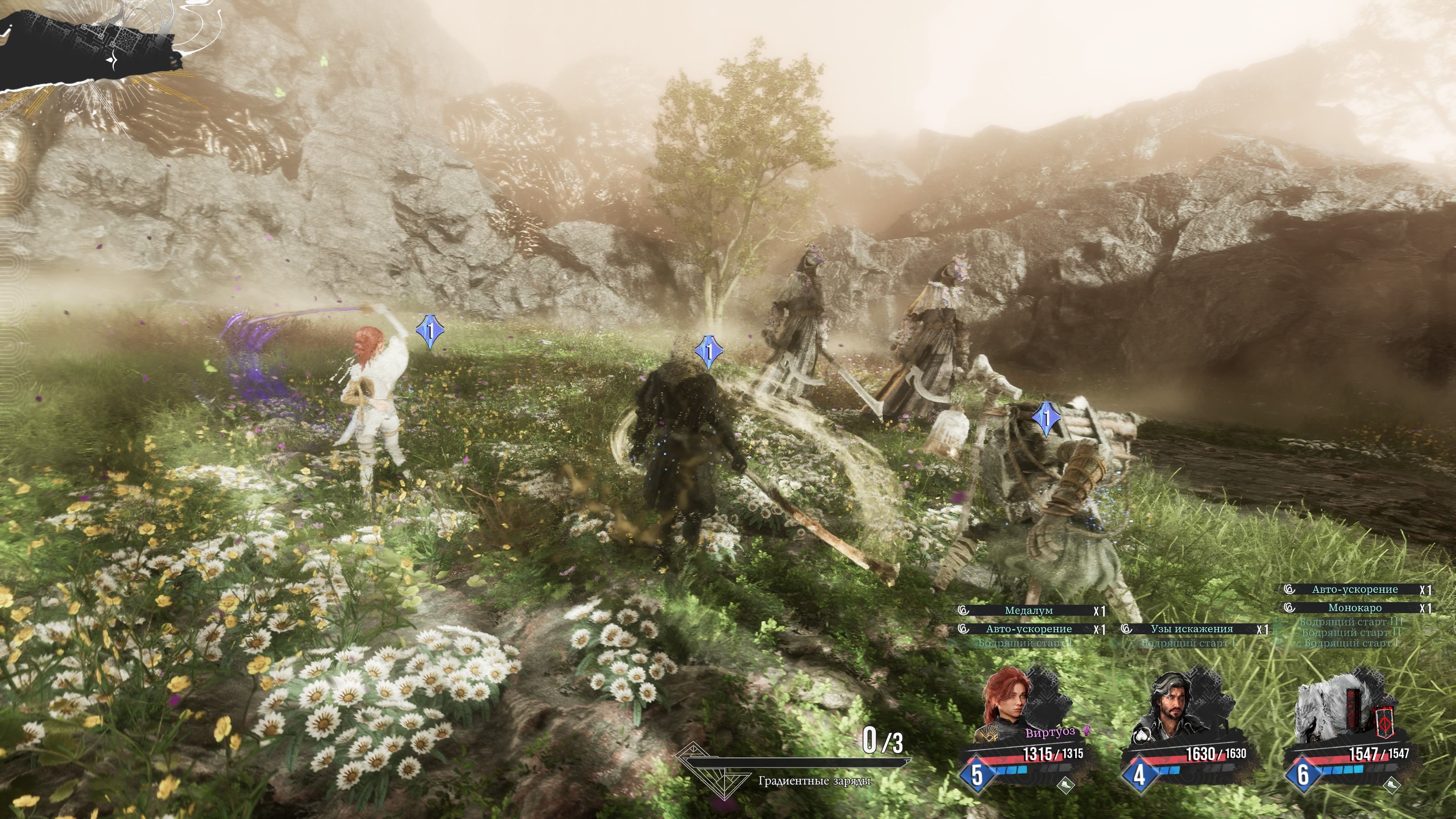Inspect the Узы искажения buff entry

1191,629
